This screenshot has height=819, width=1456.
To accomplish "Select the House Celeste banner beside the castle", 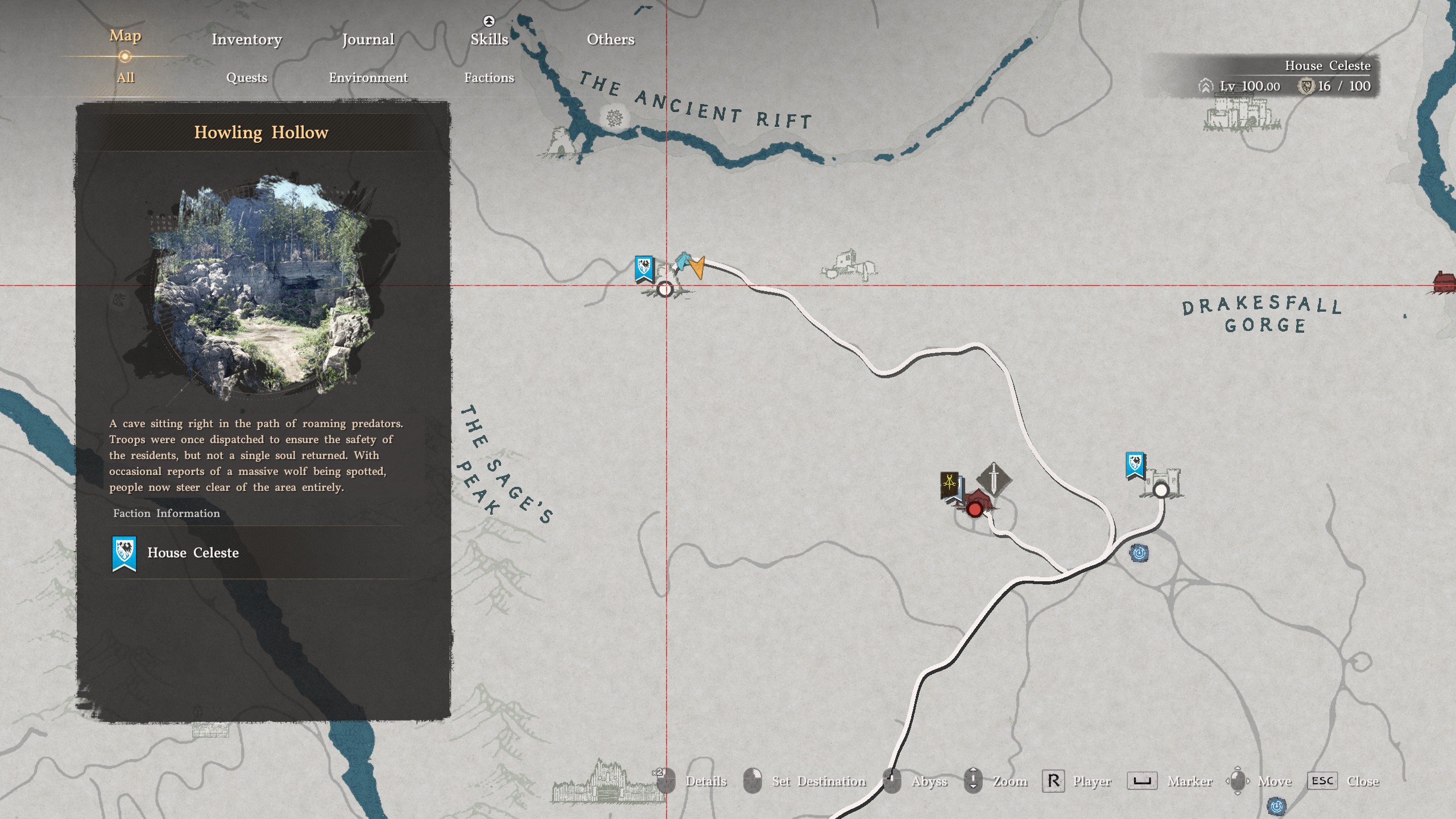I will pyautogui.click(x=1135, y=465).
